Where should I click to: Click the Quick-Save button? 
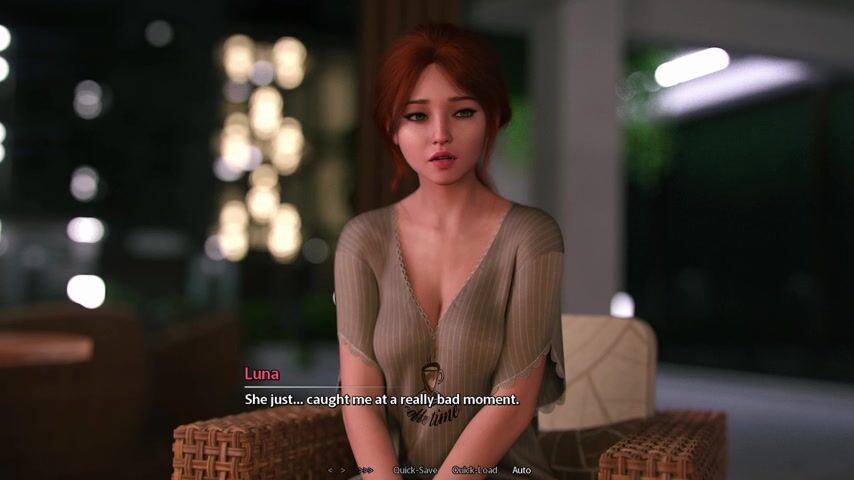[x=414, y=470]
